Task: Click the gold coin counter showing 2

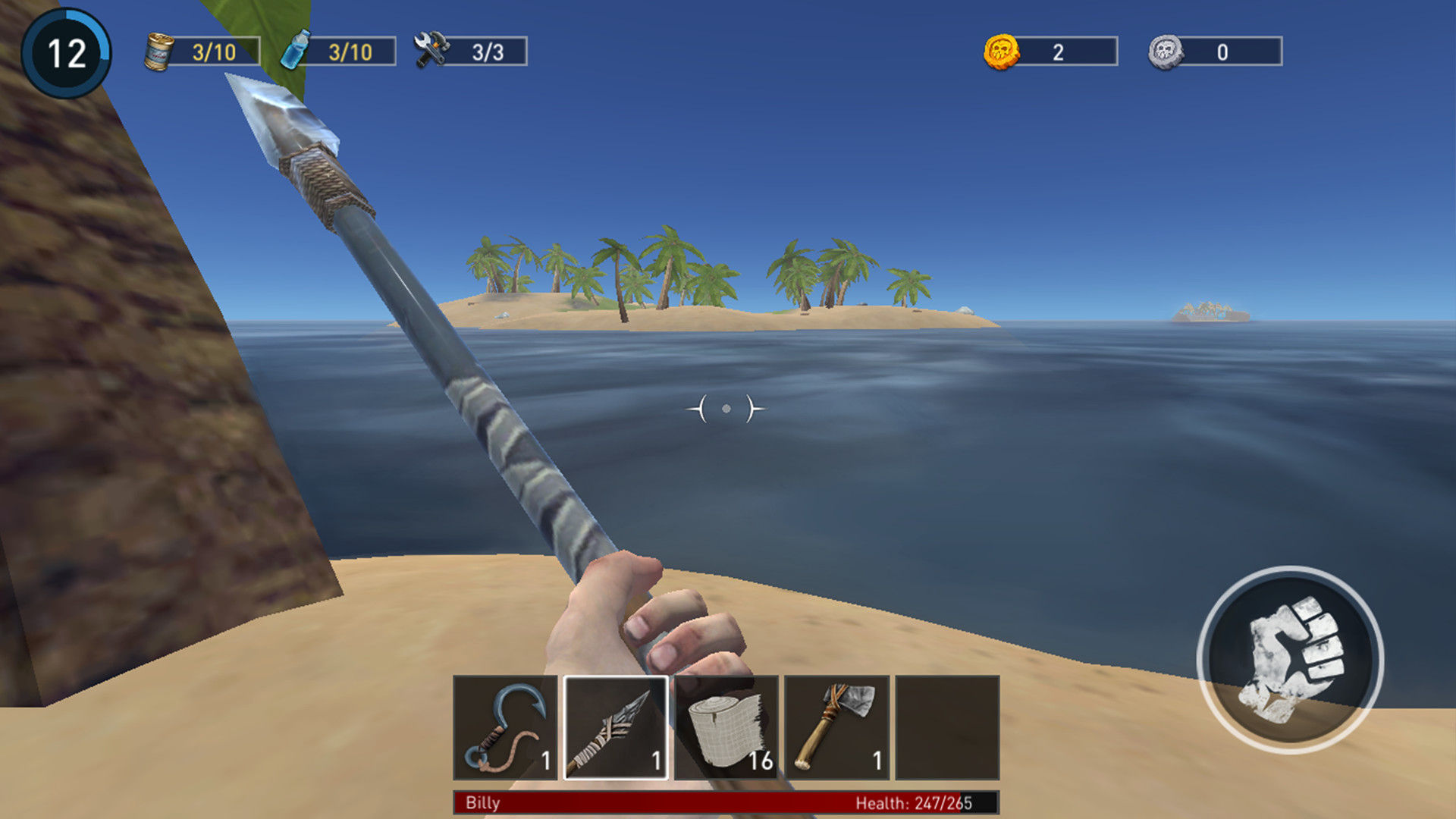Action: 1059,52
